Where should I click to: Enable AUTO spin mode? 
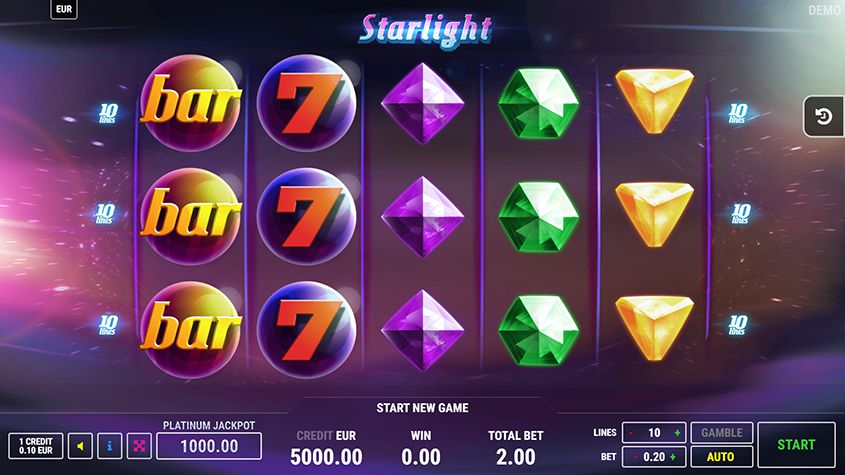point(721,457)
